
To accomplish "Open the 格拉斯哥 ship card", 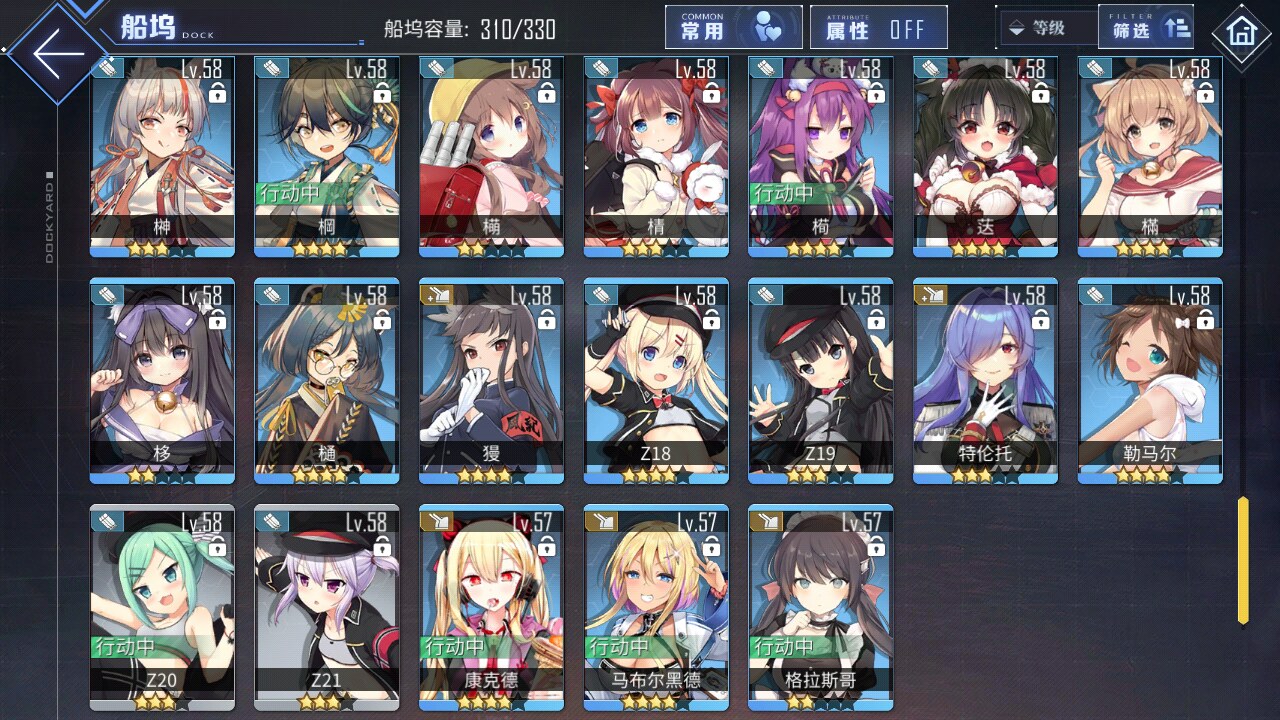I will (820, 607).
